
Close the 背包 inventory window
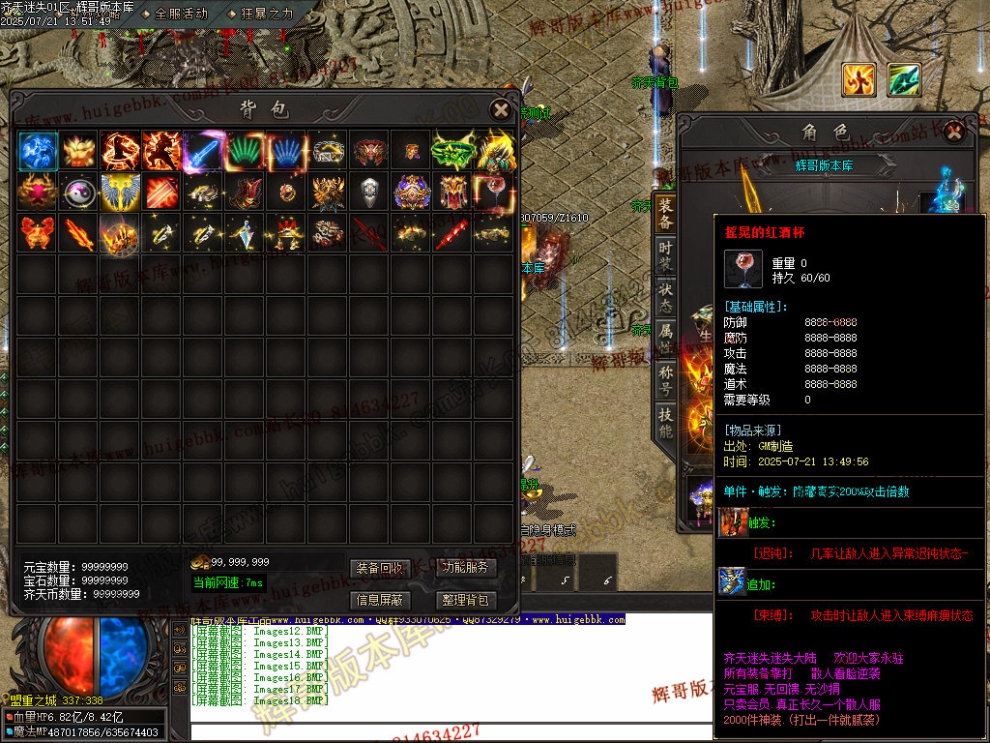pyautogui.click(x=500, y=110)
